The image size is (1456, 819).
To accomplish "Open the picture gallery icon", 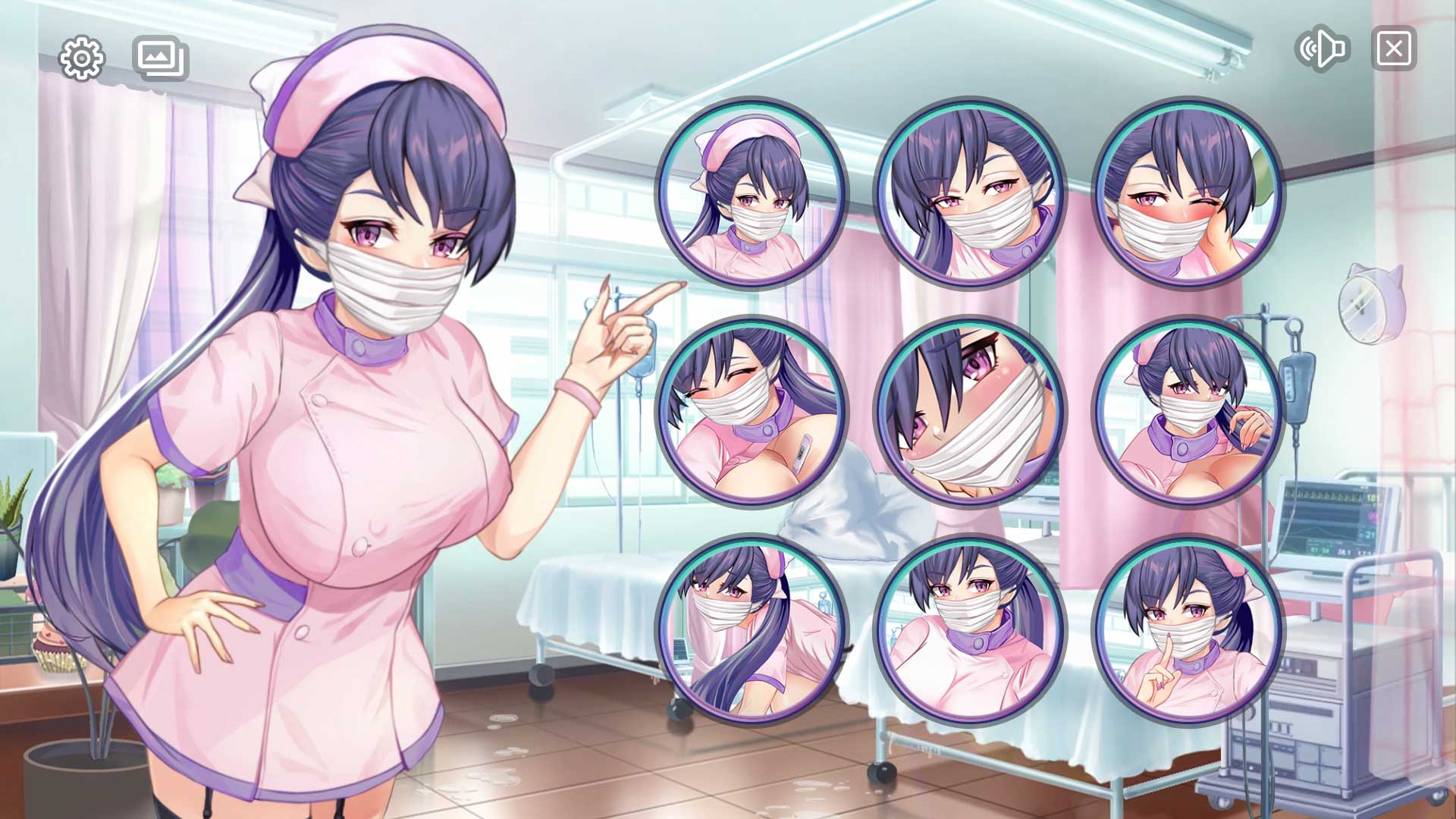I will tap(161, 58).
